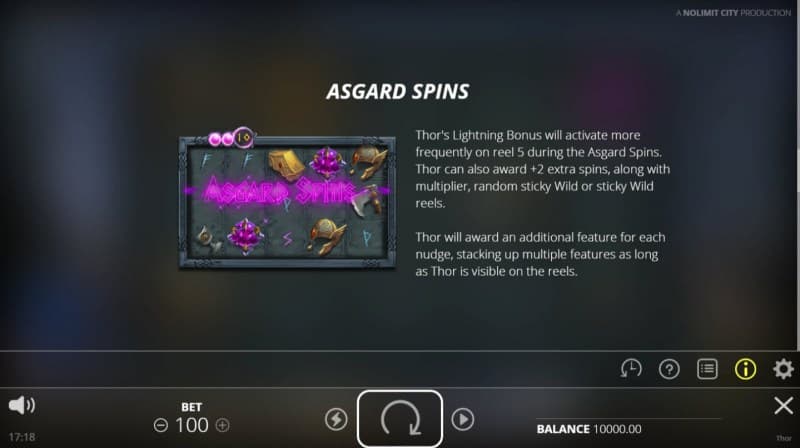Spin the reels with the circular arrow button

[x=399, y=419]
